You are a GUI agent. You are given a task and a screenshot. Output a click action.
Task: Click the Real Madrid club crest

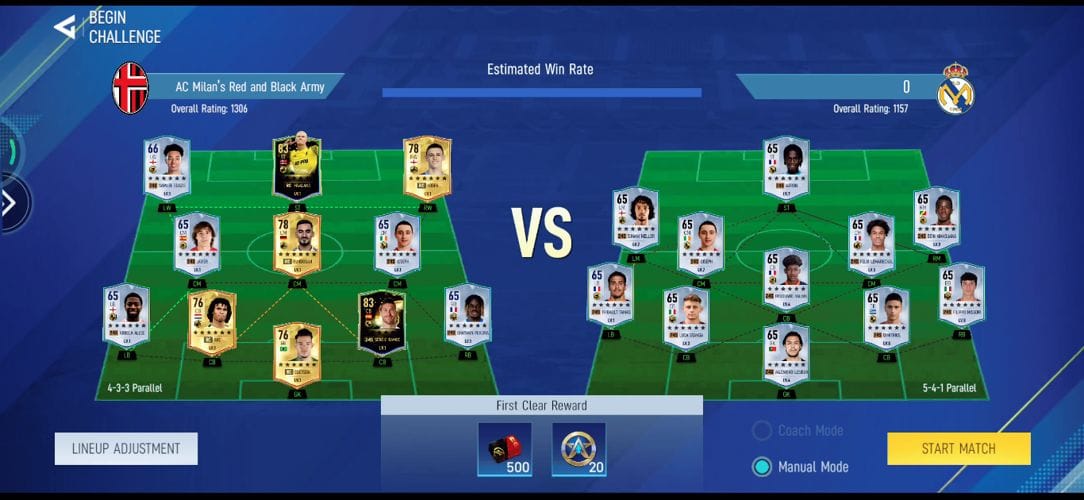[x=955, y=88]
